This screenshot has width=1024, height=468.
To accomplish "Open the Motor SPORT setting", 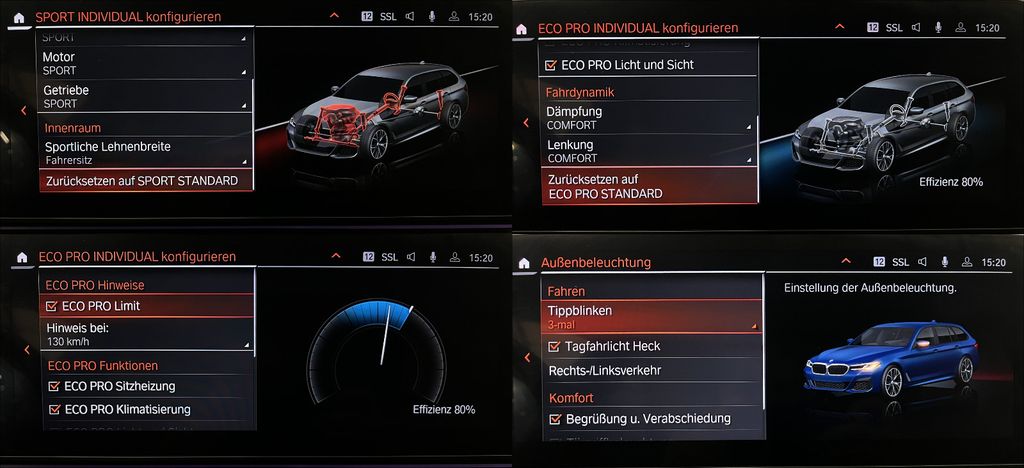I will 145,64.
